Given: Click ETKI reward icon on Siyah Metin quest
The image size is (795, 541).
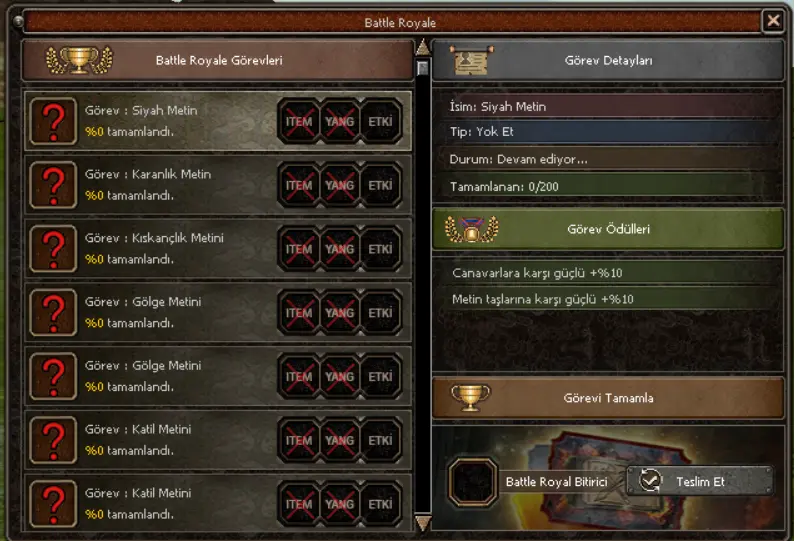Looking at the screenshot, I should coord(380,122).
